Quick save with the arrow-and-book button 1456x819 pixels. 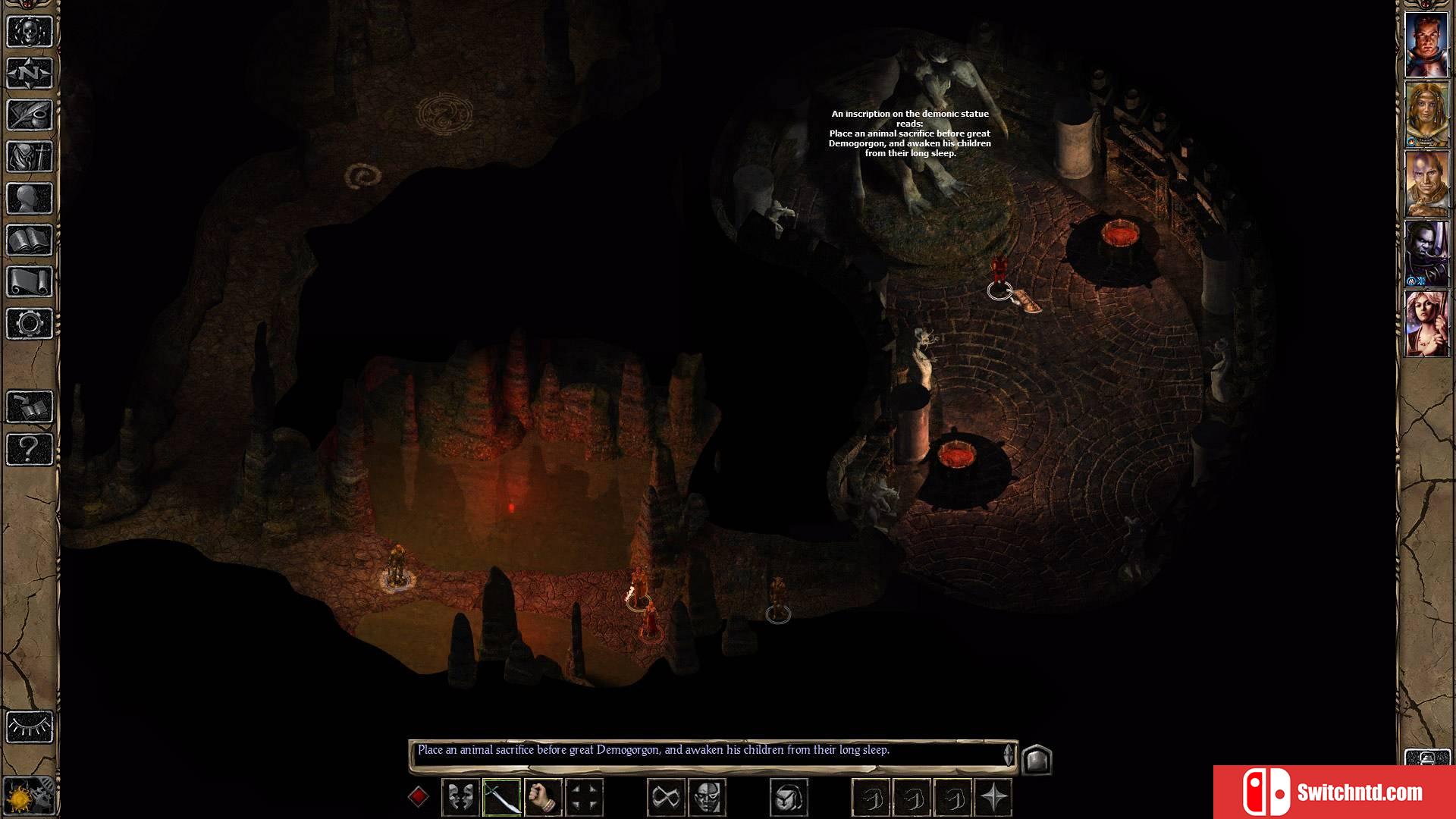(x=30, y=407)
